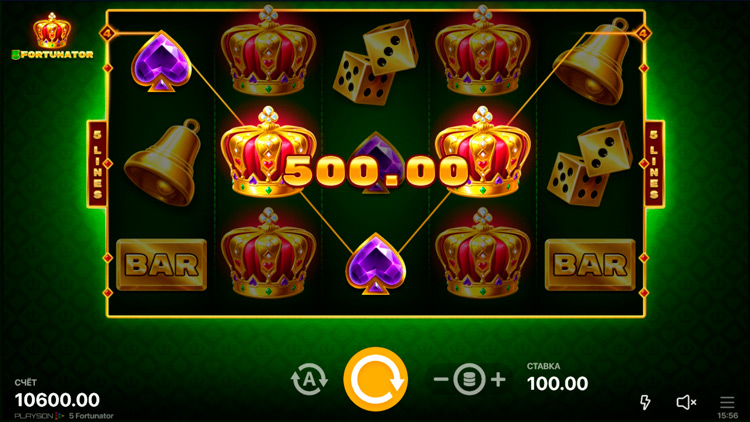Unmute sound with the speaker icon
This screenshot has height=422, width=750.
686,402
